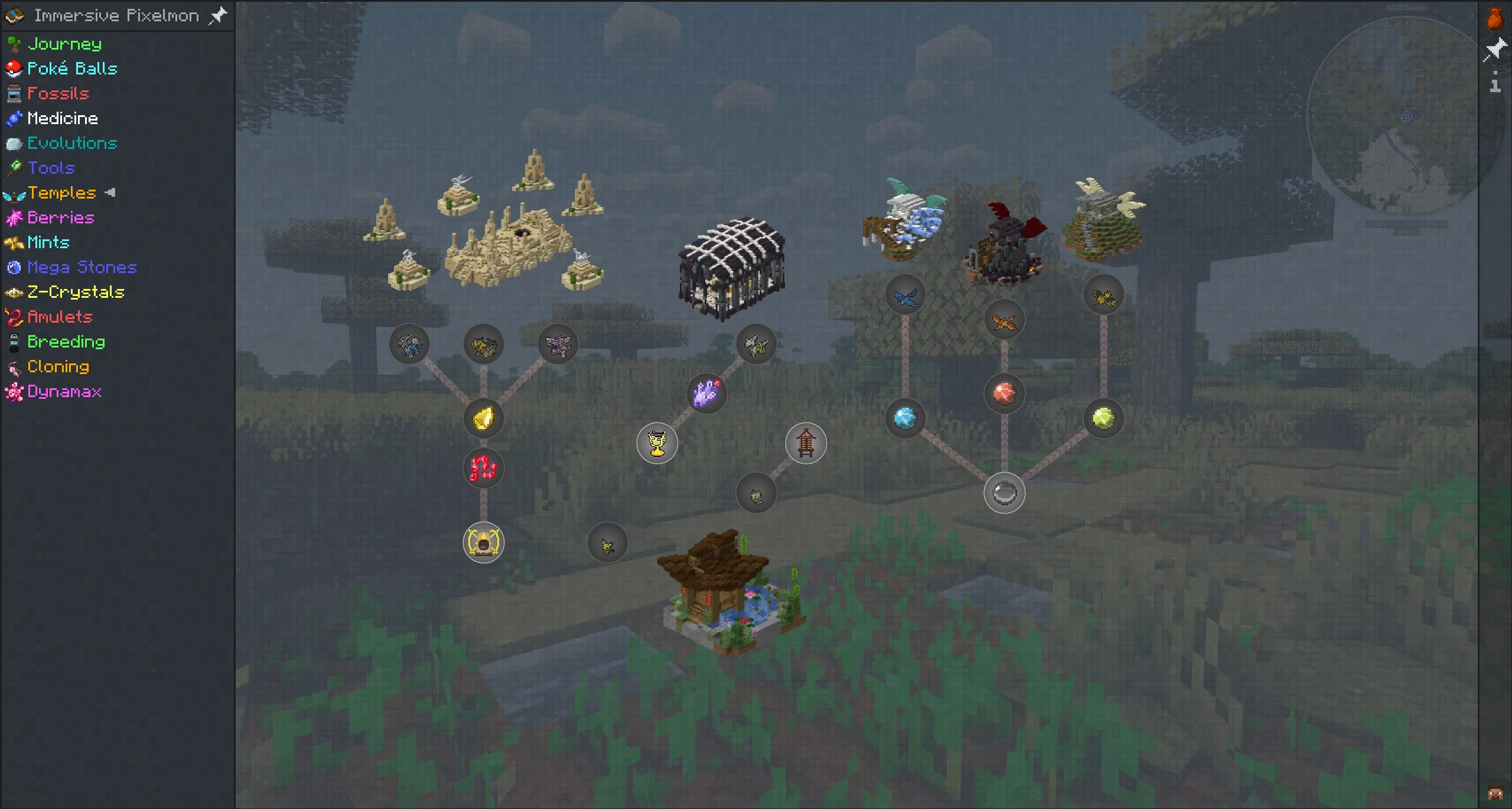Click the Mega Stones blue orb icon

(14, 267)
